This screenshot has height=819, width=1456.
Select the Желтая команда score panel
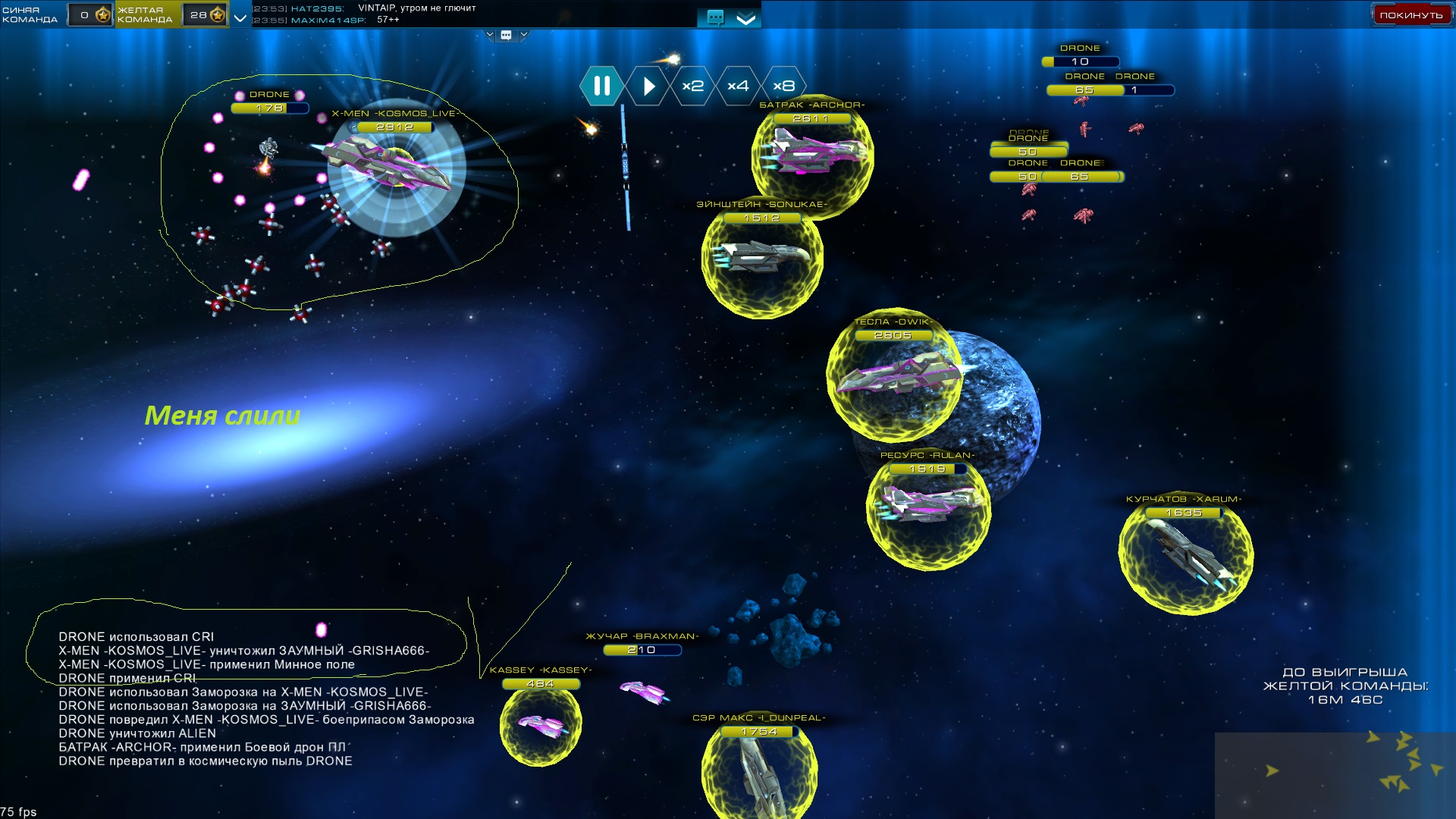(x=171, y=14)
